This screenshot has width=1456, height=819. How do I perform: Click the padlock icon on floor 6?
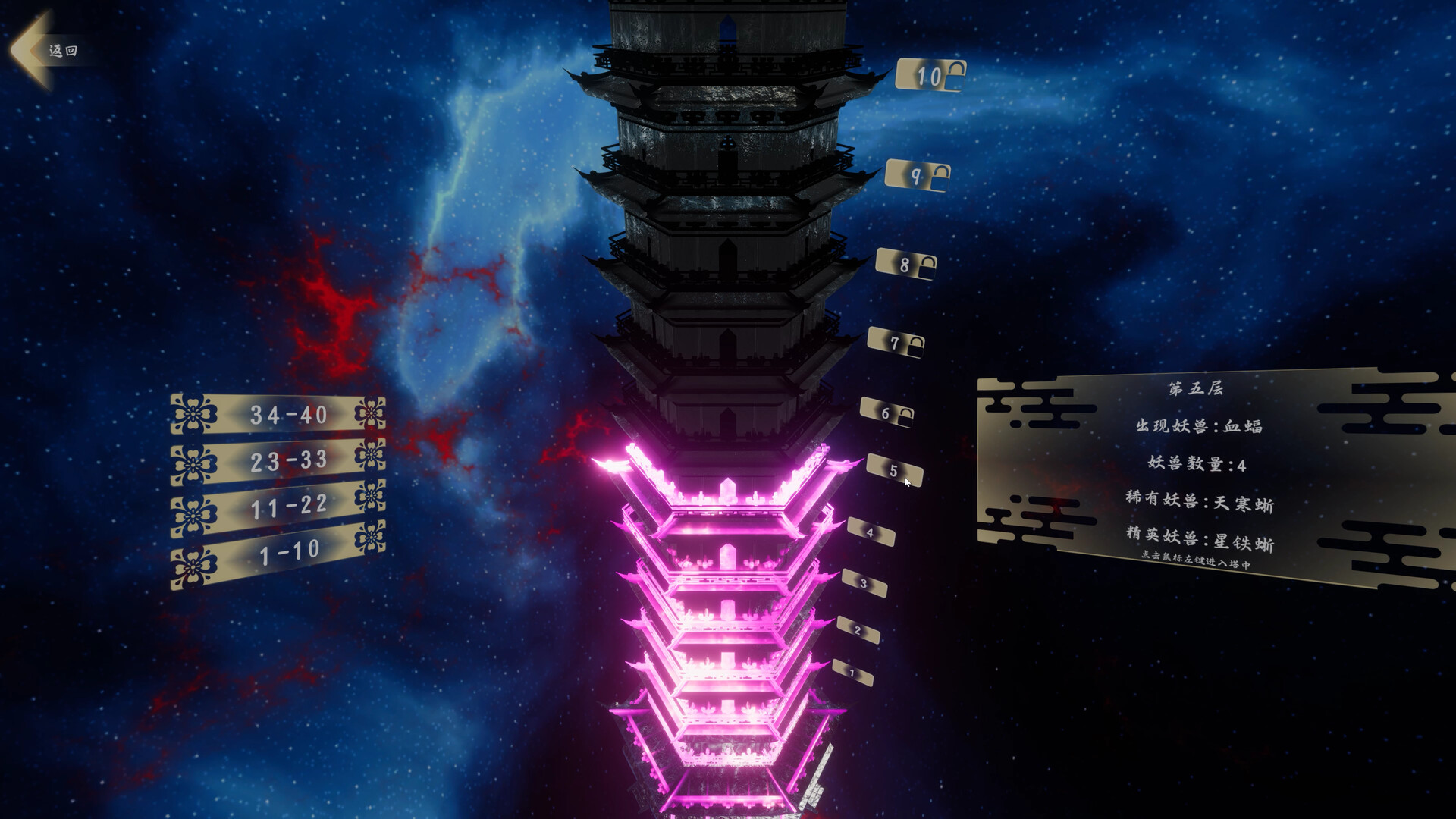905,416
